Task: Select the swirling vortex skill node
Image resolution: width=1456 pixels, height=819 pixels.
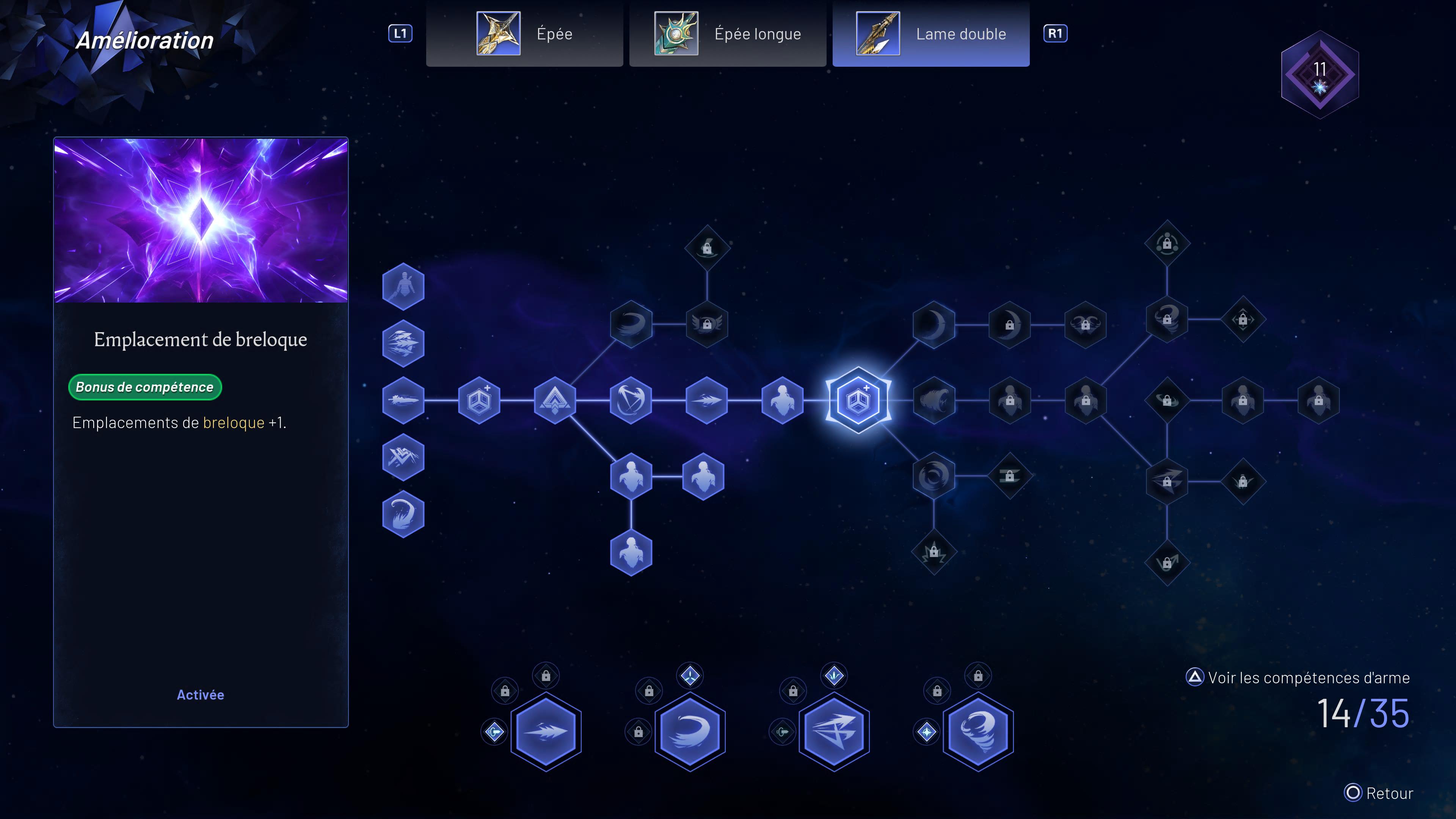Action: coord(934,476)
